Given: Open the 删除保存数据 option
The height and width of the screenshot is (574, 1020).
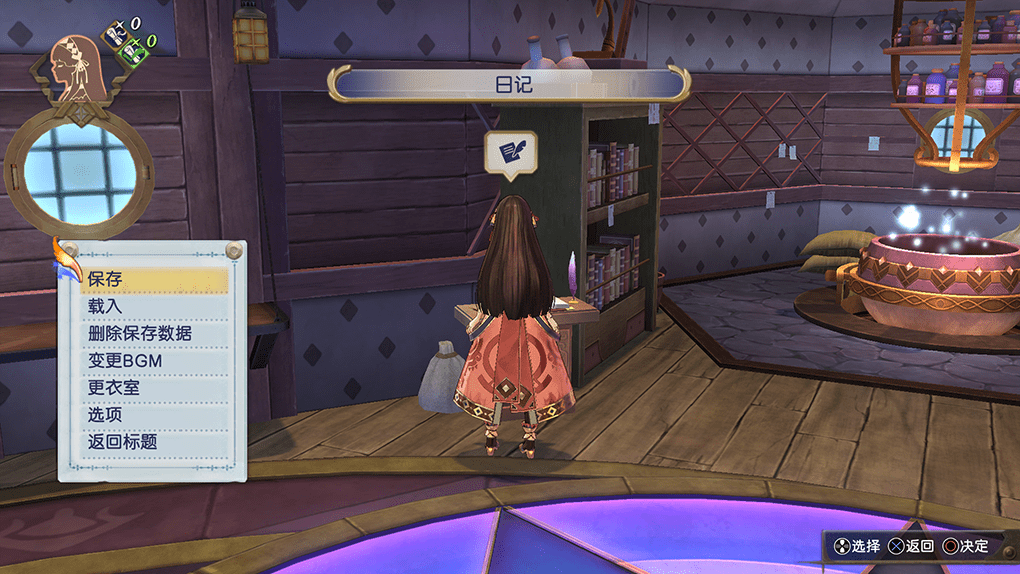Looking at the screenshot, I should 154,334.
